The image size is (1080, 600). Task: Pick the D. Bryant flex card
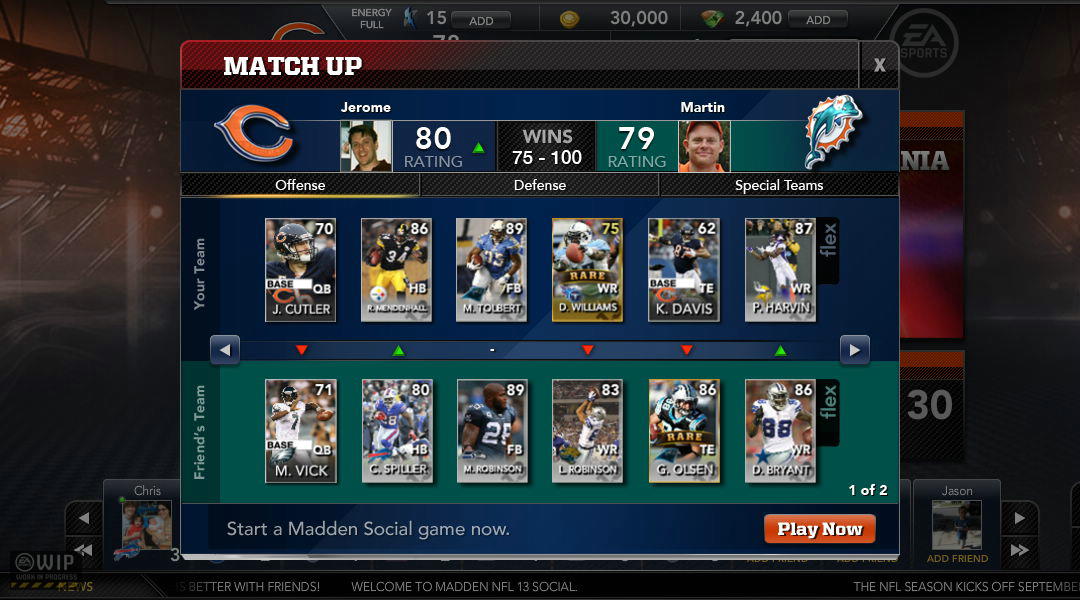(780, 431)
